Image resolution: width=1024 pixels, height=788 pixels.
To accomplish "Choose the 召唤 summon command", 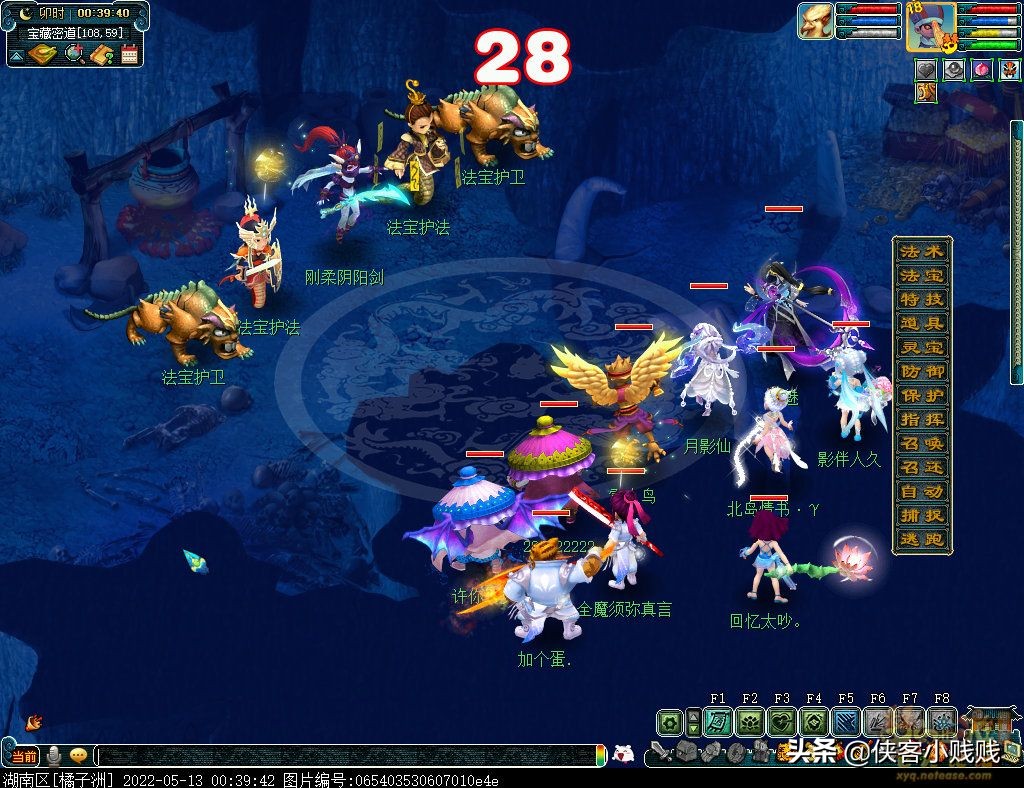I will pyautogui.click(x=921, y=443).
